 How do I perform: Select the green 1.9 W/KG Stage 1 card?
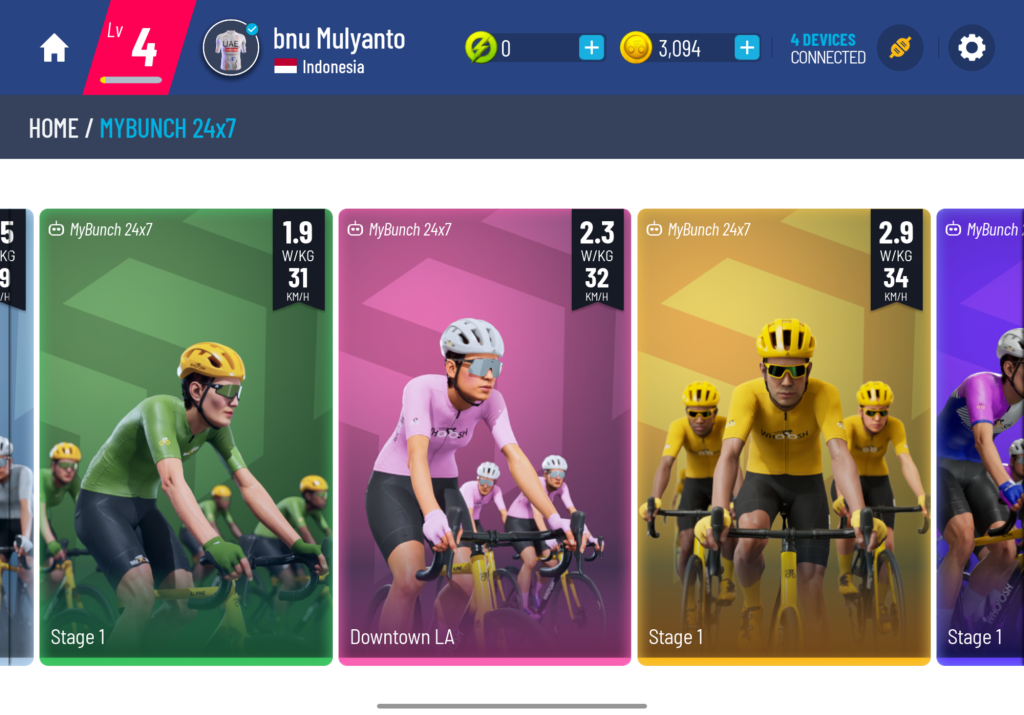click(x=186, y=437)
